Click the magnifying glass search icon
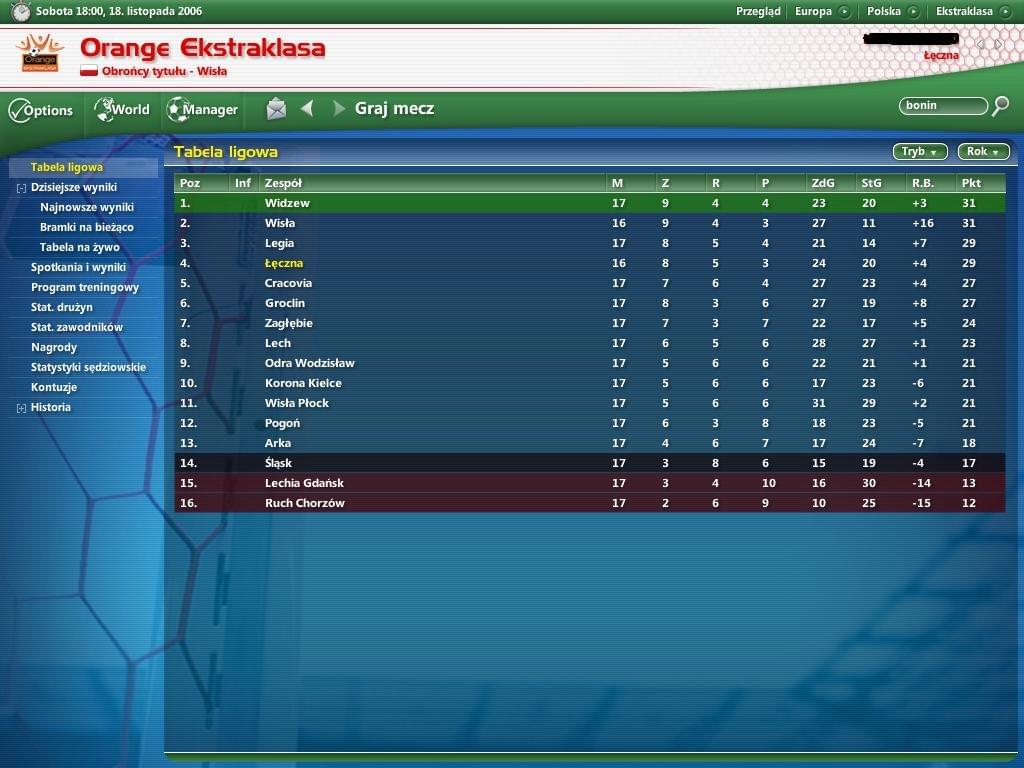Image resolution: width=1024 pixels, height=768 pixels. click(1000, 105)
